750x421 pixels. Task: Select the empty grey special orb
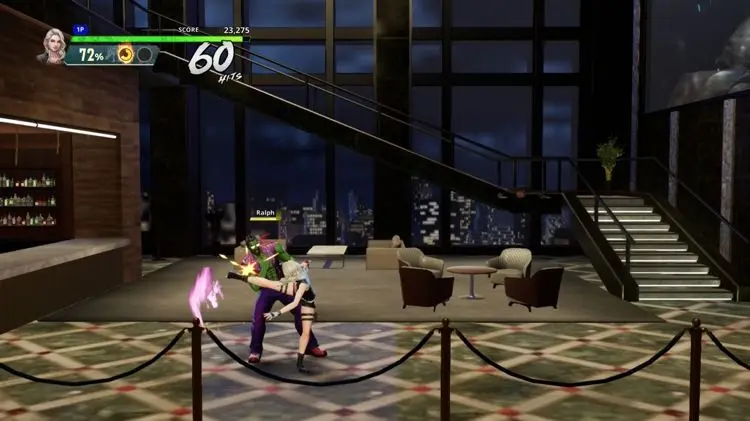click(x=145, y=55)
